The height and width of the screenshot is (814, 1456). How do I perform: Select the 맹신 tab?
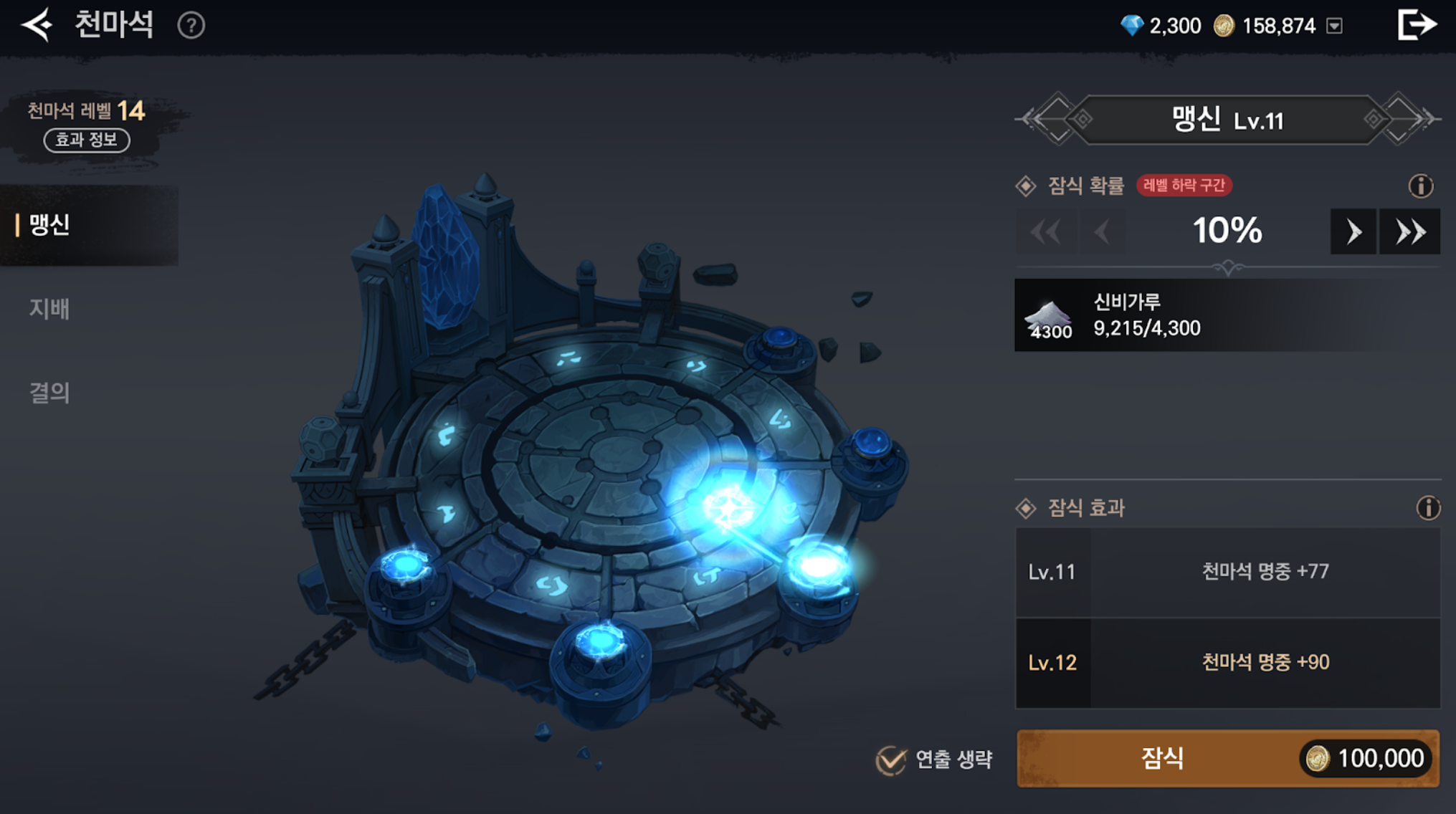click(x=50, y=225)
